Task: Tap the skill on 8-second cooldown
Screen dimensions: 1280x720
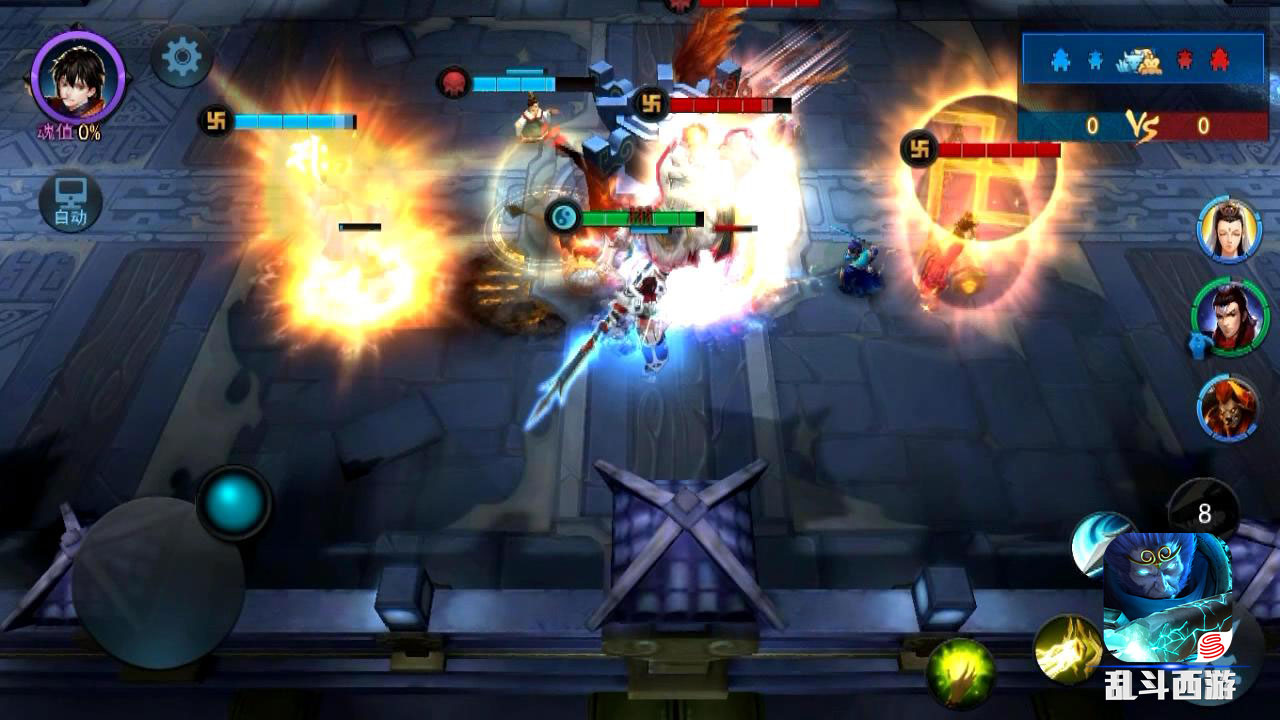Action: coord(1204,513)
